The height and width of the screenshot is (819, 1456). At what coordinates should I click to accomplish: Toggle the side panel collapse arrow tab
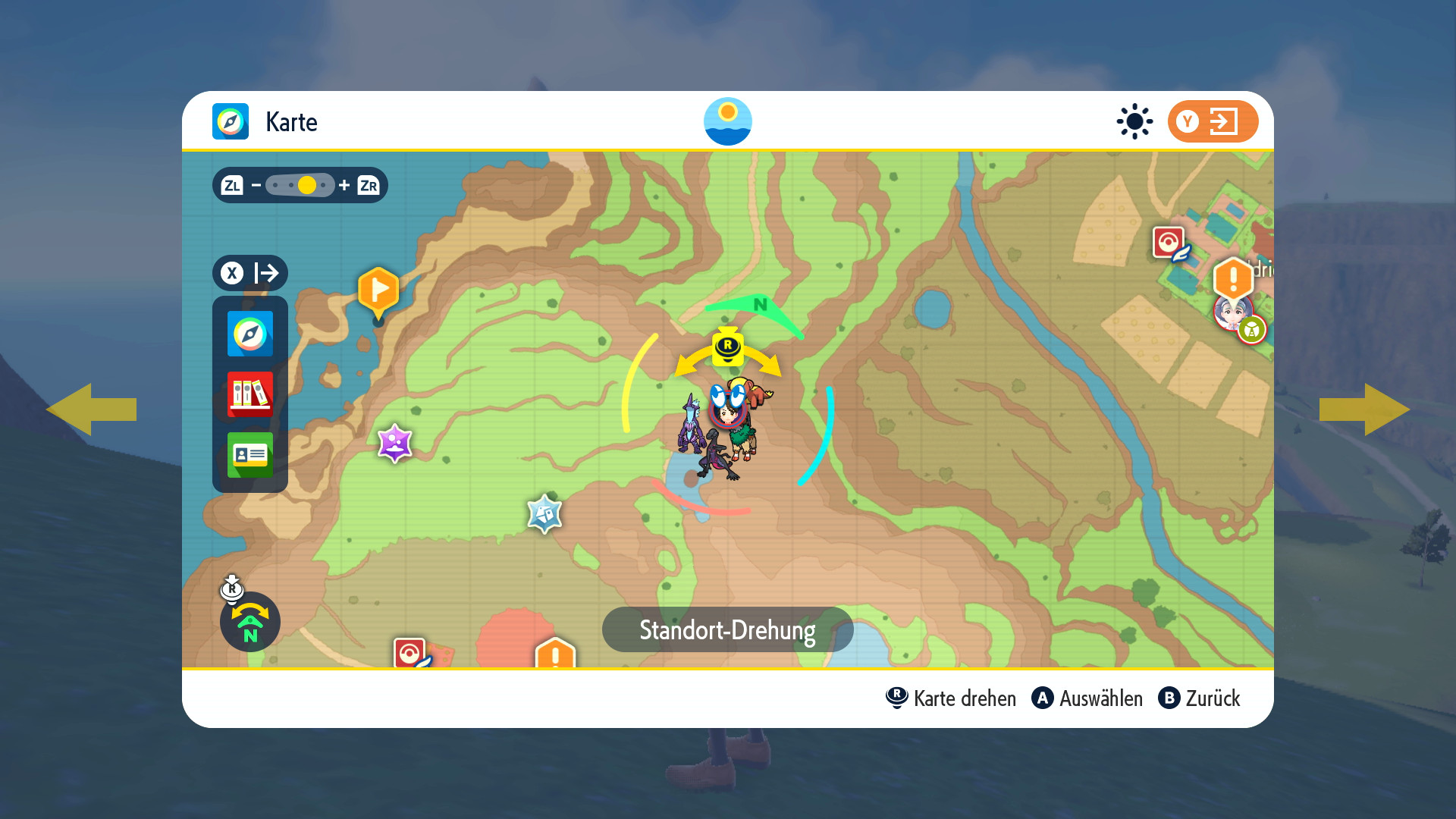(249, 273)
